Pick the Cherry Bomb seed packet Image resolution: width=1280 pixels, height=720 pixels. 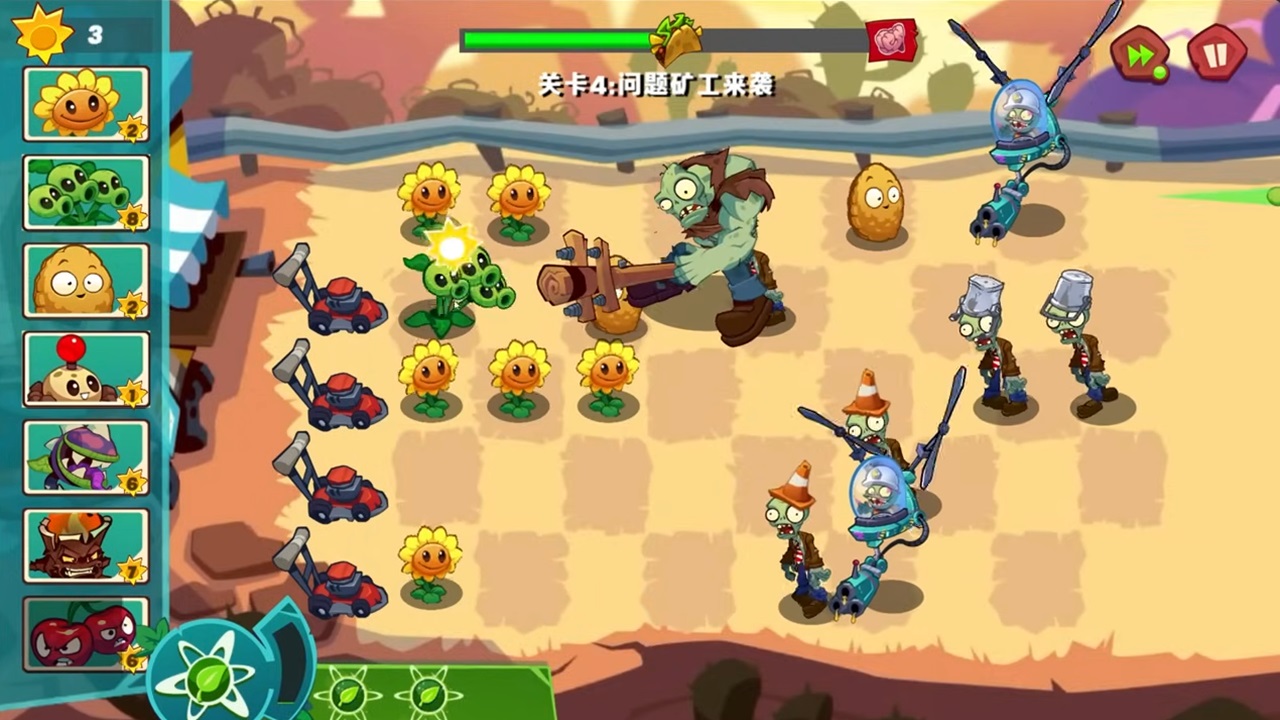point(85,634)
